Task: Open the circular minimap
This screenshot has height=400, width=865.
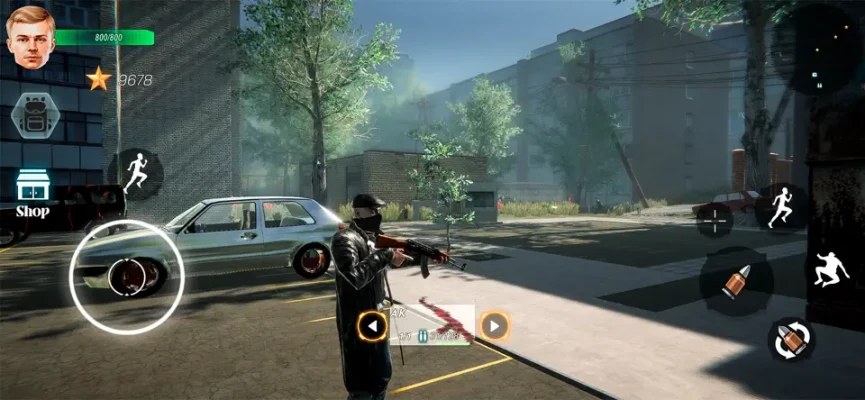Action: (818, 45)
